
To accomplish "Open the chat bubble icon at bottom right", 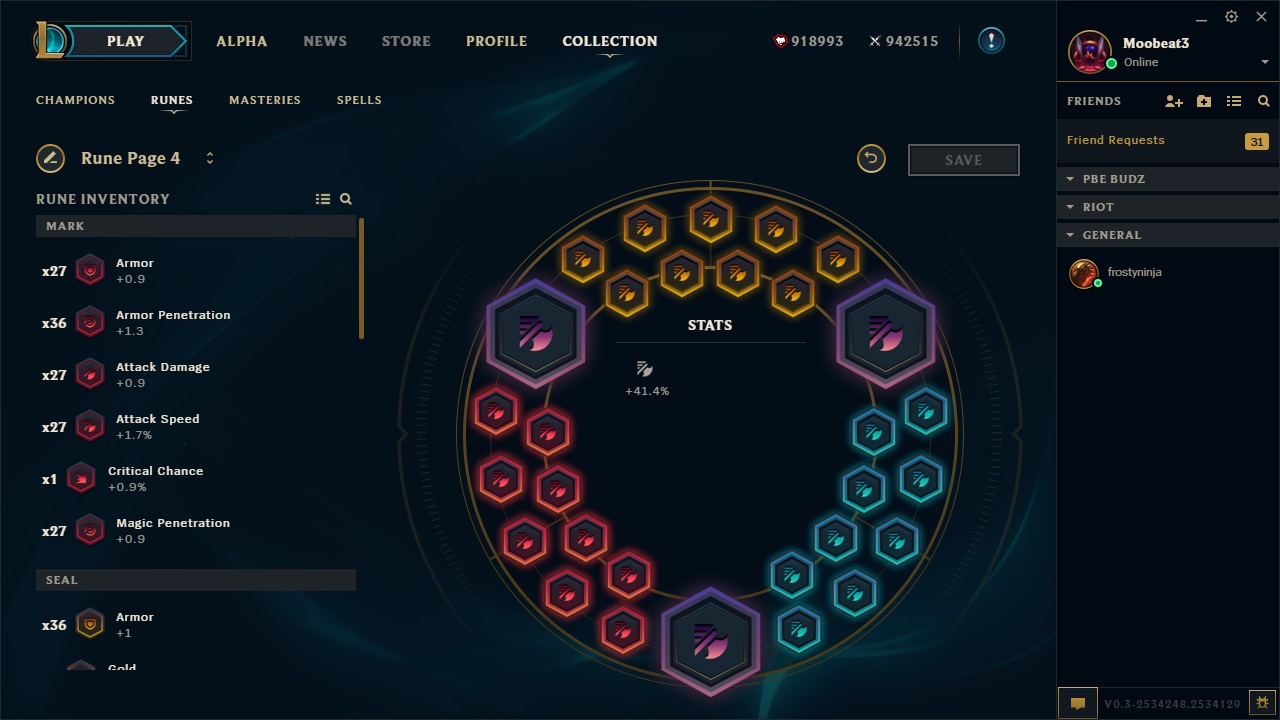I will [1077, 703].
